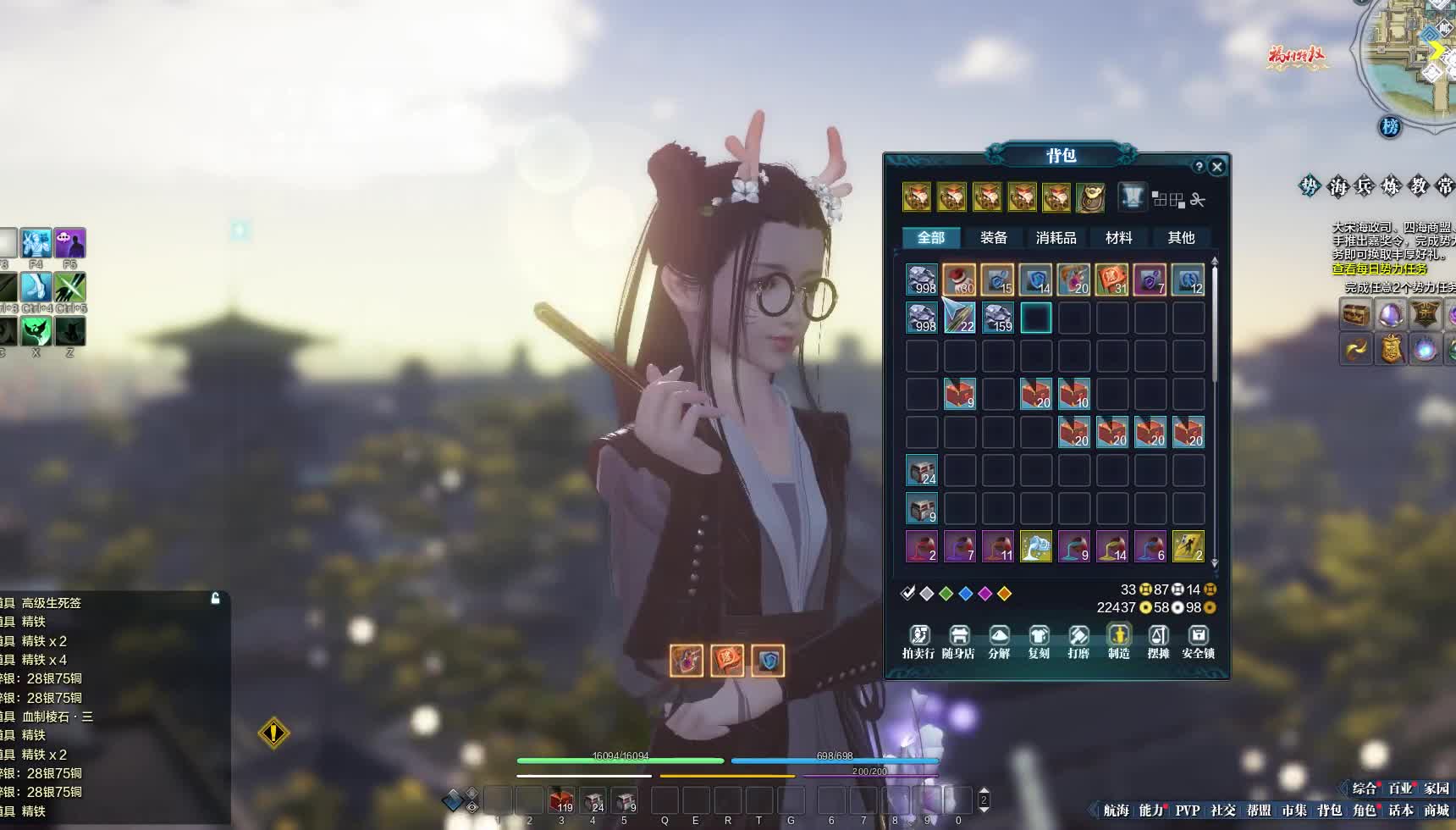The height and width of the screenshot is (830, 1456).
Task: Choose the 制造 crafting button
Action: pyautogui.click(x=1118, y=641)
